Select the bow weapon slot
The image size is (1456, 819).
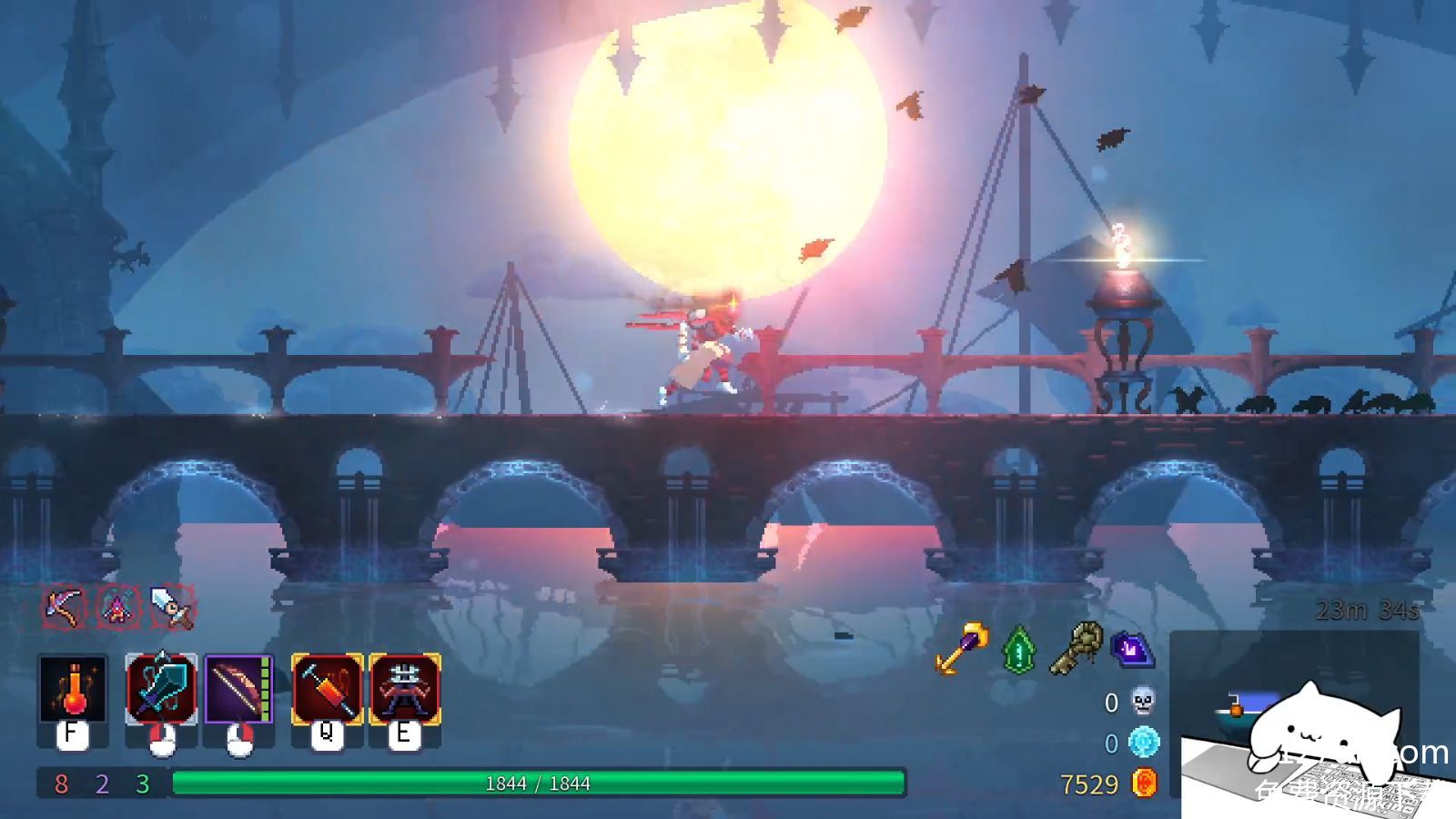pyautogui.click(x=238, y=689)
